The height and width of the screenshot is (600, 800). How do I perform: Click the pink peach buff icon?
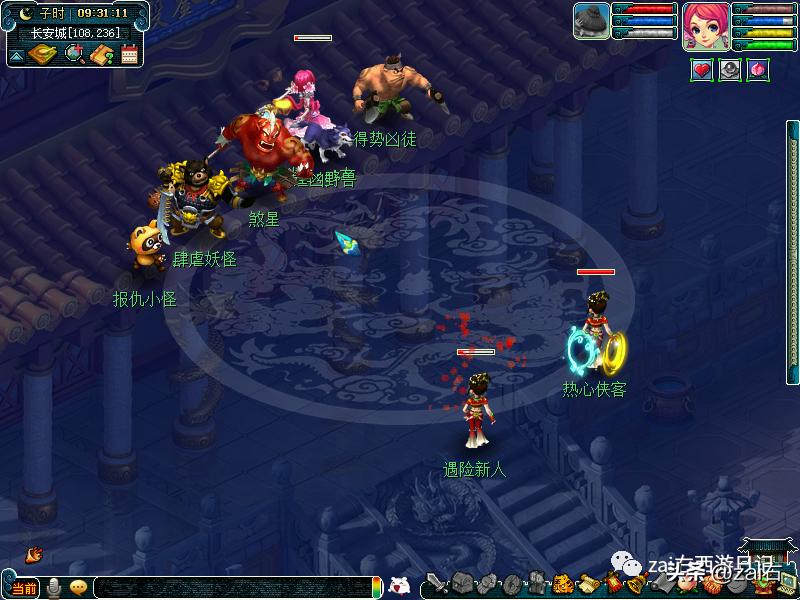pos(758,71)
